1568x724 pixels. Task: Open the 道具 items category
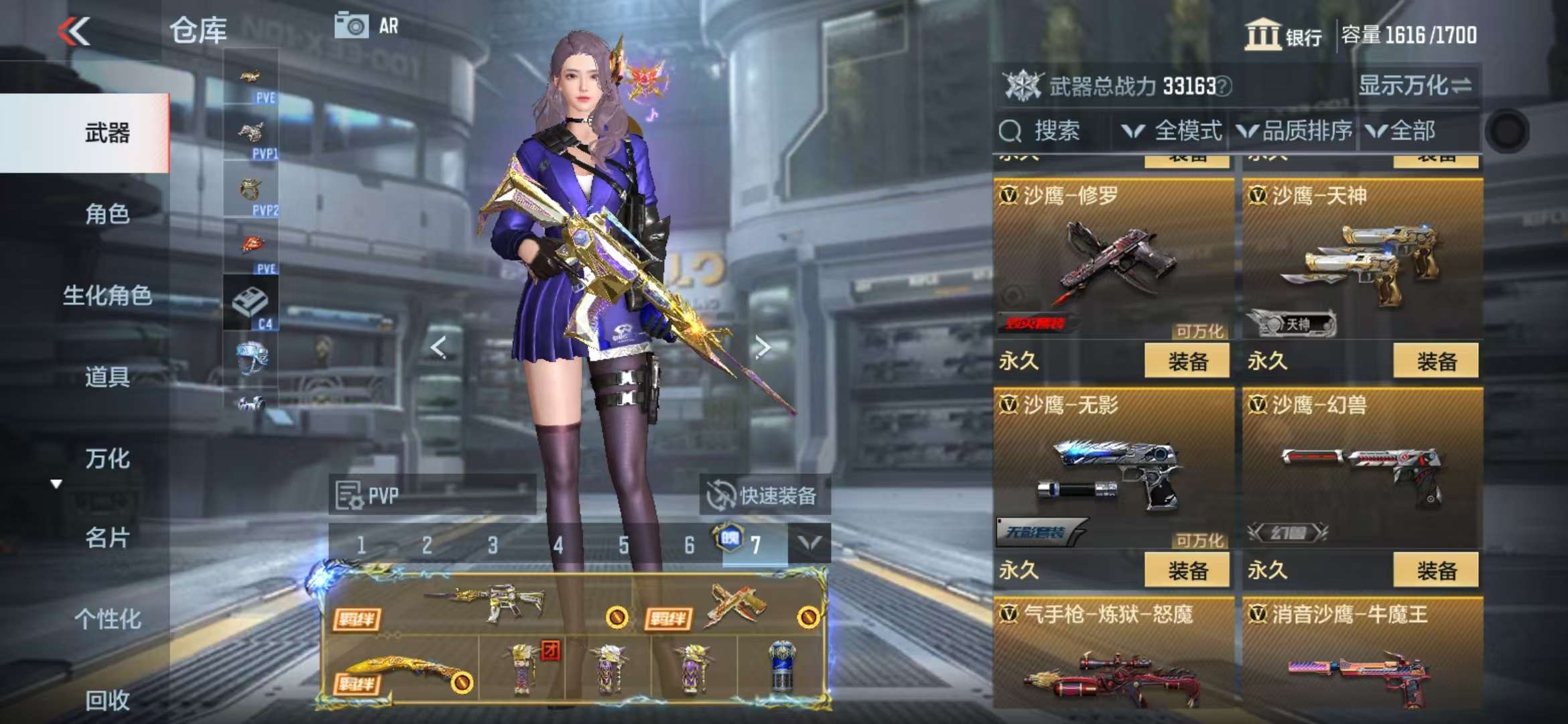coord(107,377)
